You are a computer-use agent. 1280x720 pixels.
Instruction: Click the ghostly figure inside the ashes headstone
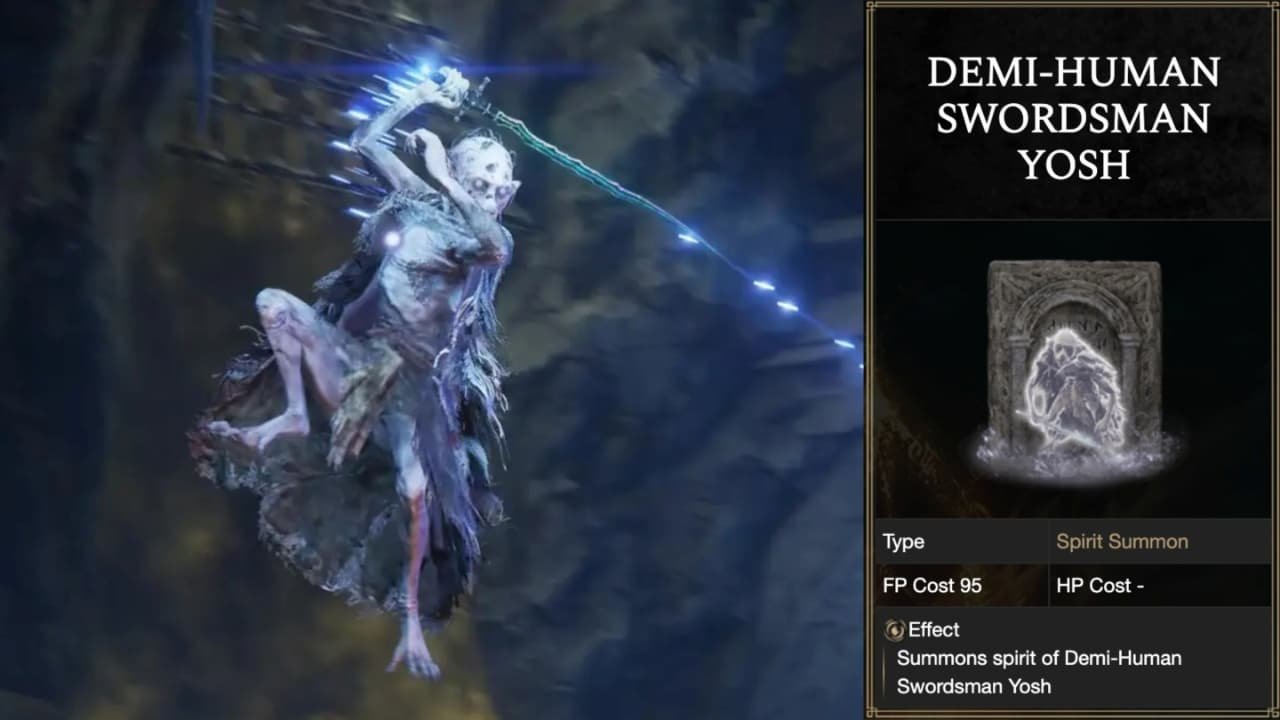click(1075, 385)
